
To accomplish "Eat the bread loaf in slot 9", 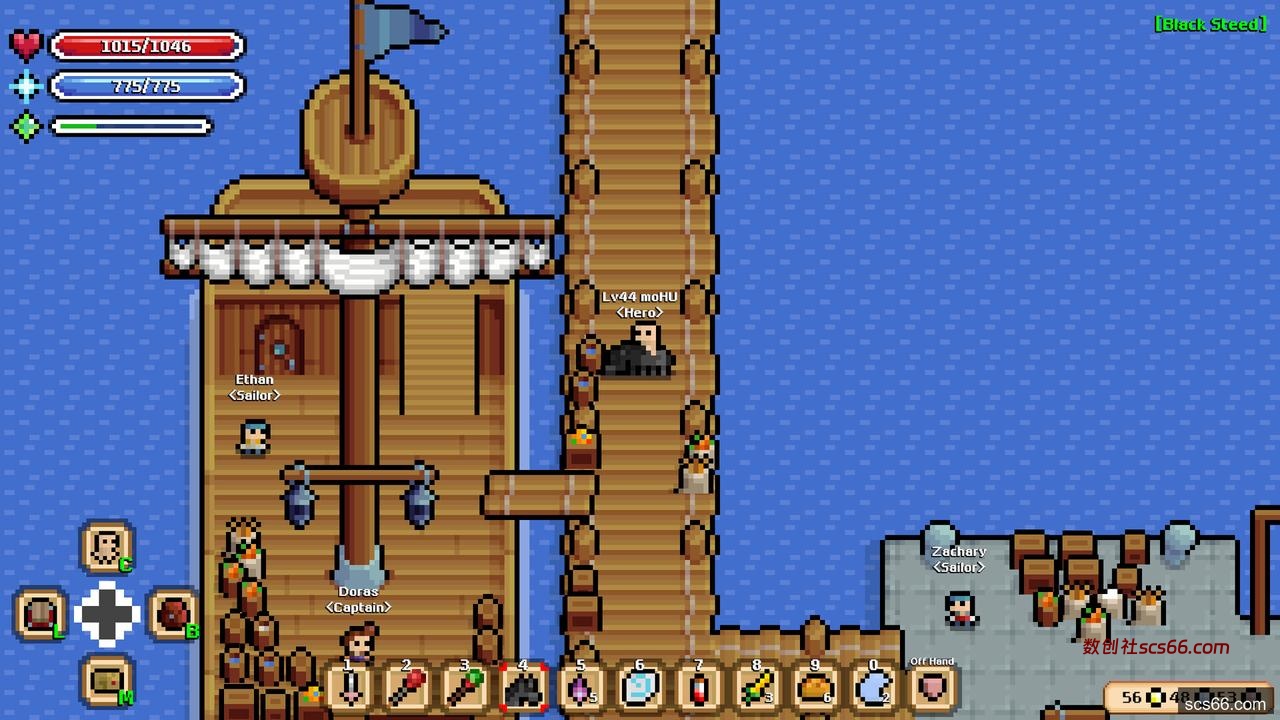I will [815, 687].
